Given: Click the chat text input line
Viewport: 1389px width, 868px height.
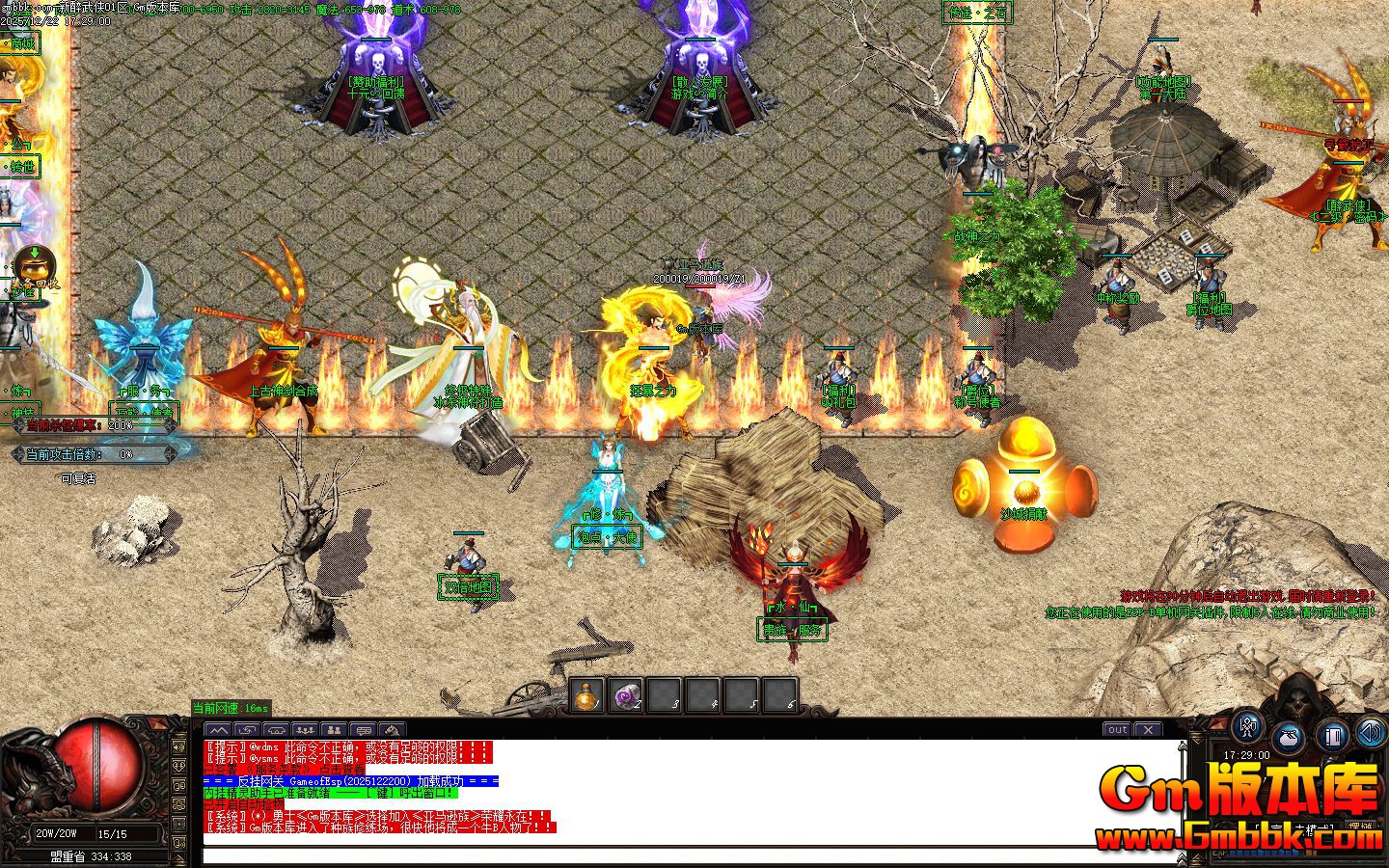Looking at the screenshot, I should [675, 855].
